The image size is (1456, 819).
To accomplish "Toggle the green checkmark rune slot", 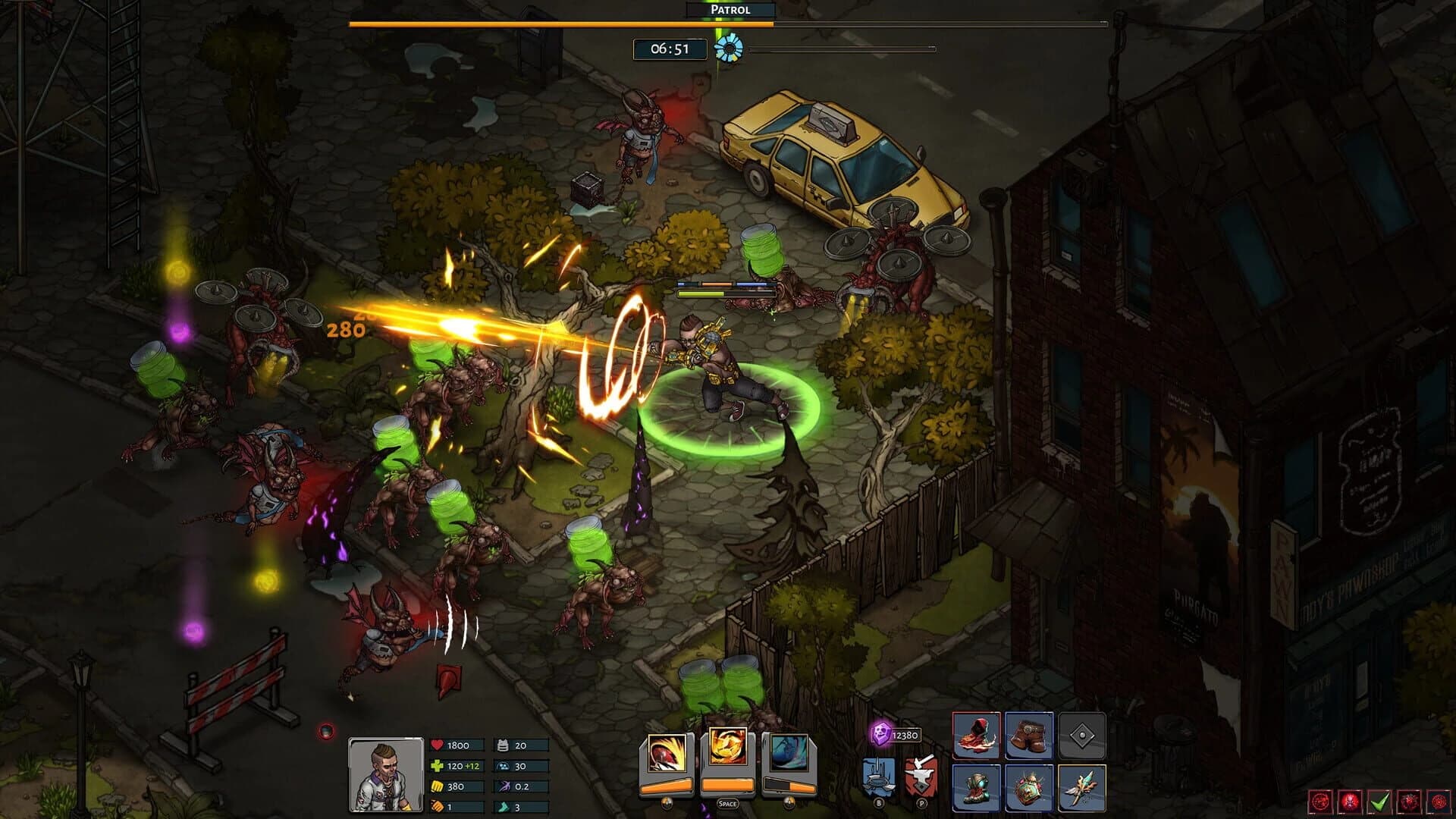I will point(1381,801).
